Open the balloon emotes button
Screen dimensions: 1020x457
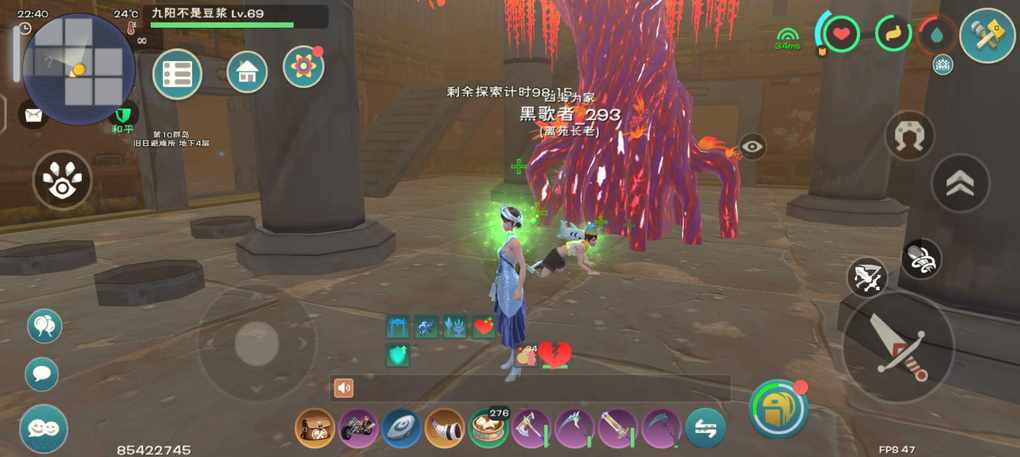coord(44,325)
